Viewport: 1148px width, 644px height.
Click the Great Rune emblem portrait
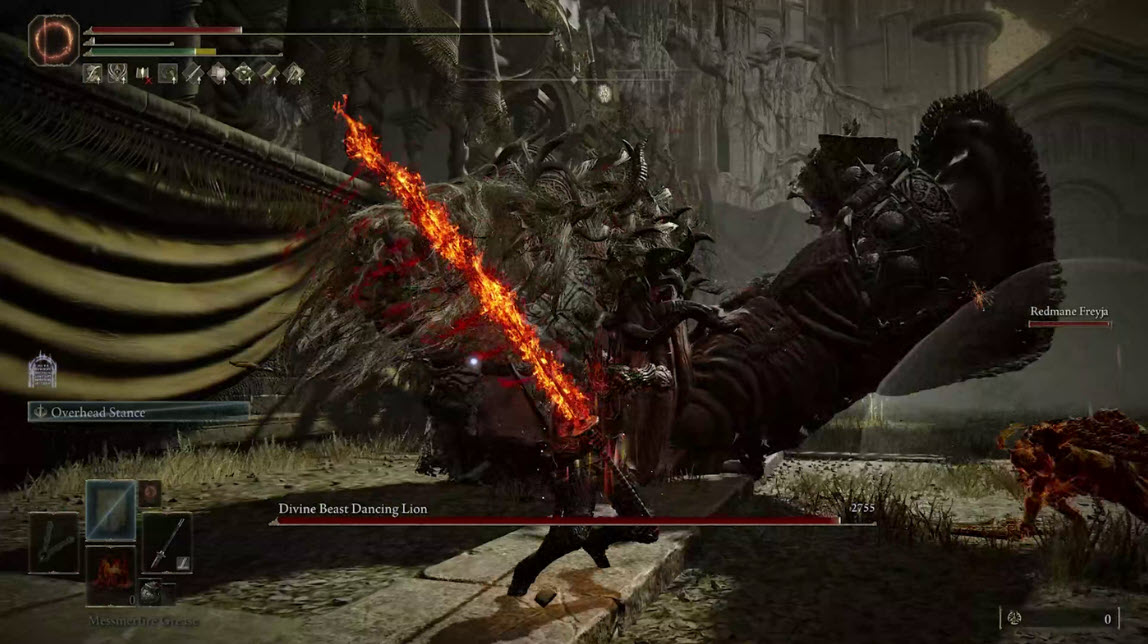tap(54, 40)
